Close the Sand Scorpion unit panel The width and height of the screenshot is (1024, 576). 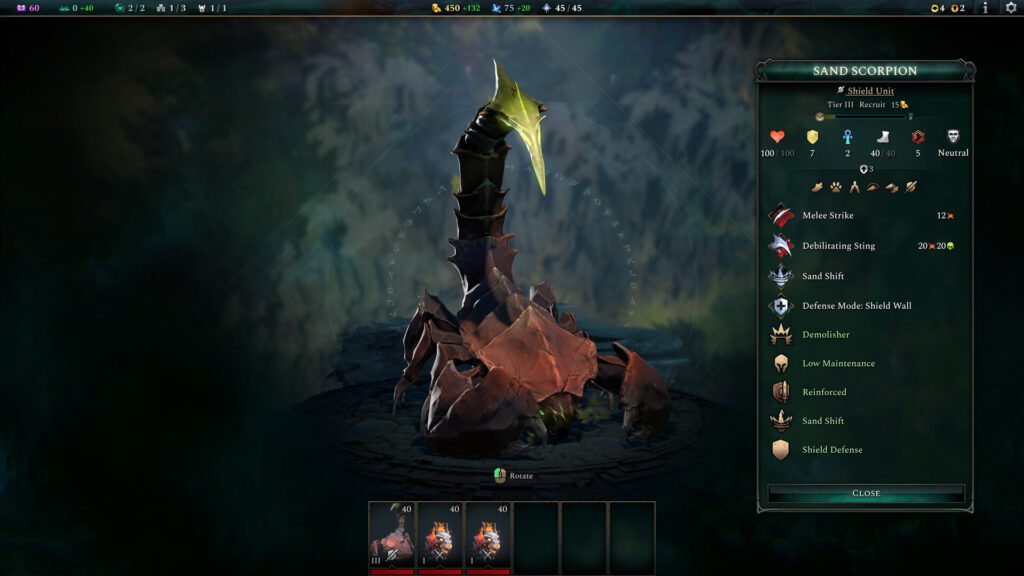[866, 493]
